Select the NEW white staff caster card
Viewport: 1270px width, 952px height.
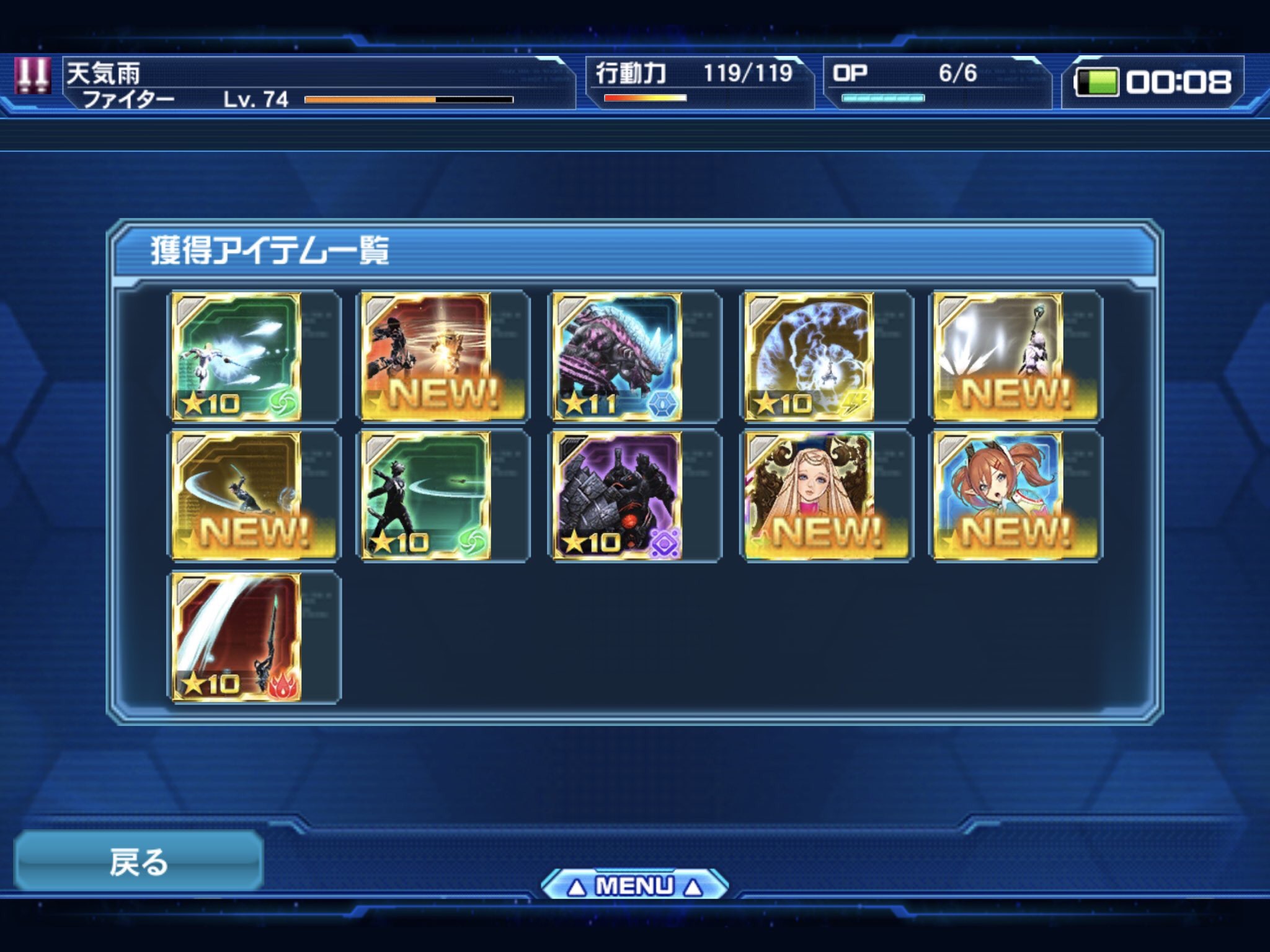point(998,357)
